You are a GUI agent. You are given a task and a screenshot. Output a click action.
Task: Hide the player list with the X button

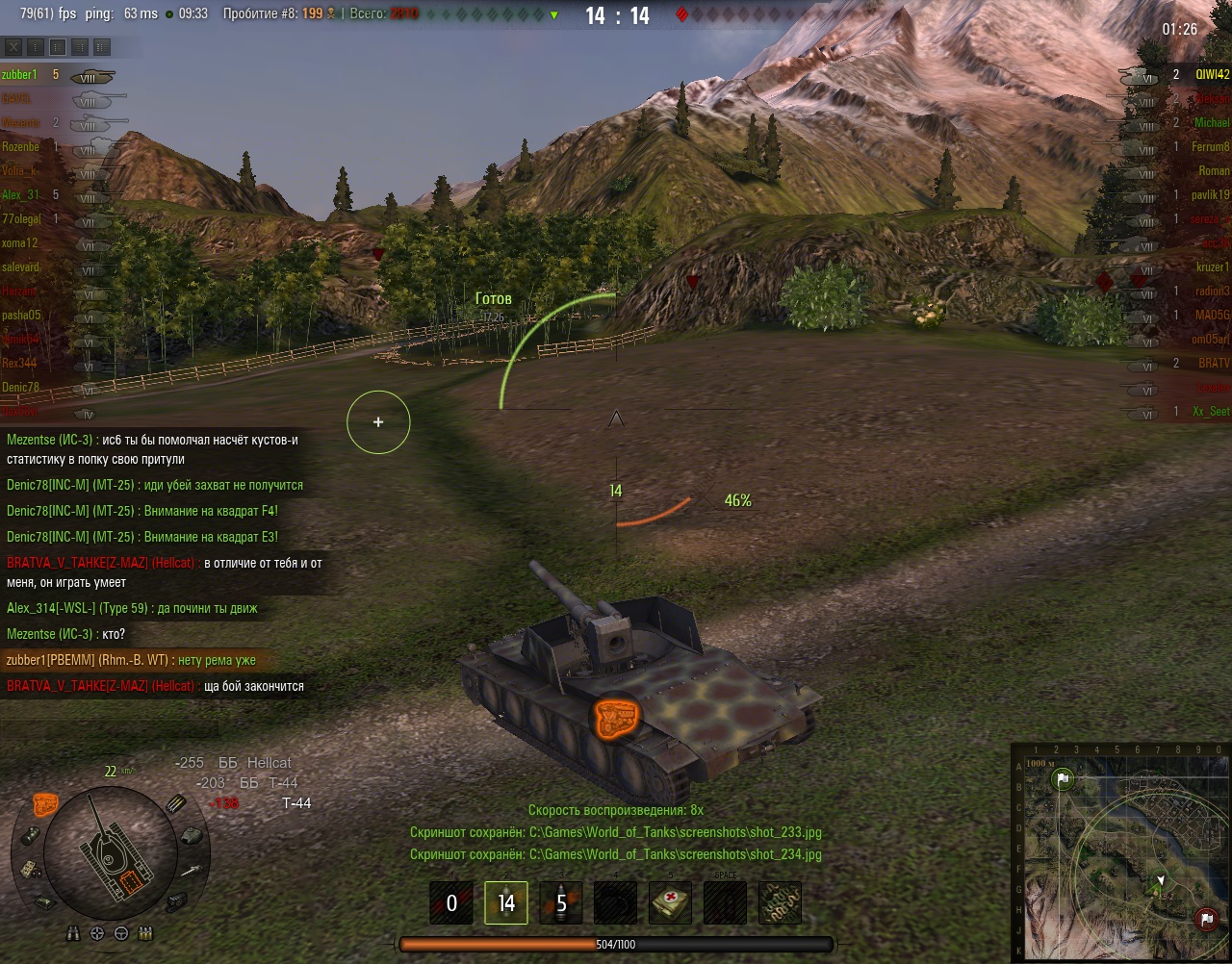(13, 46)
